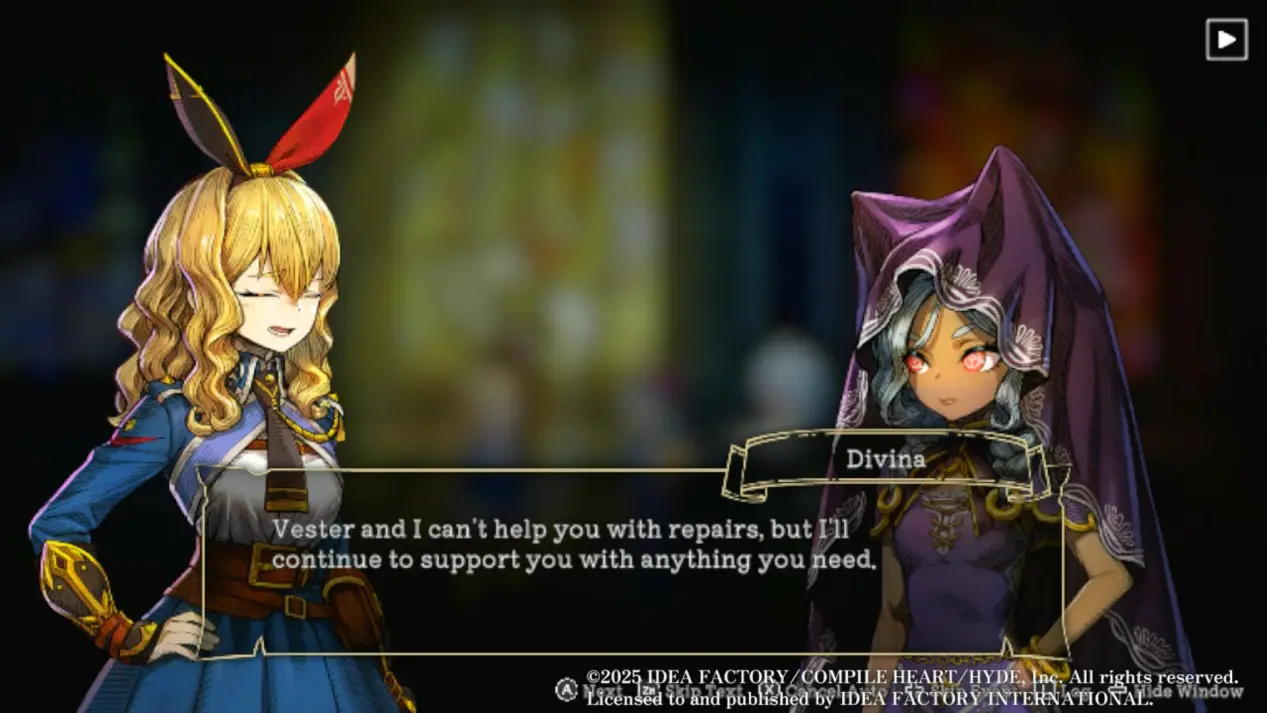Toggle the auto-play icon in the corner

click(x=1226, y=40)
